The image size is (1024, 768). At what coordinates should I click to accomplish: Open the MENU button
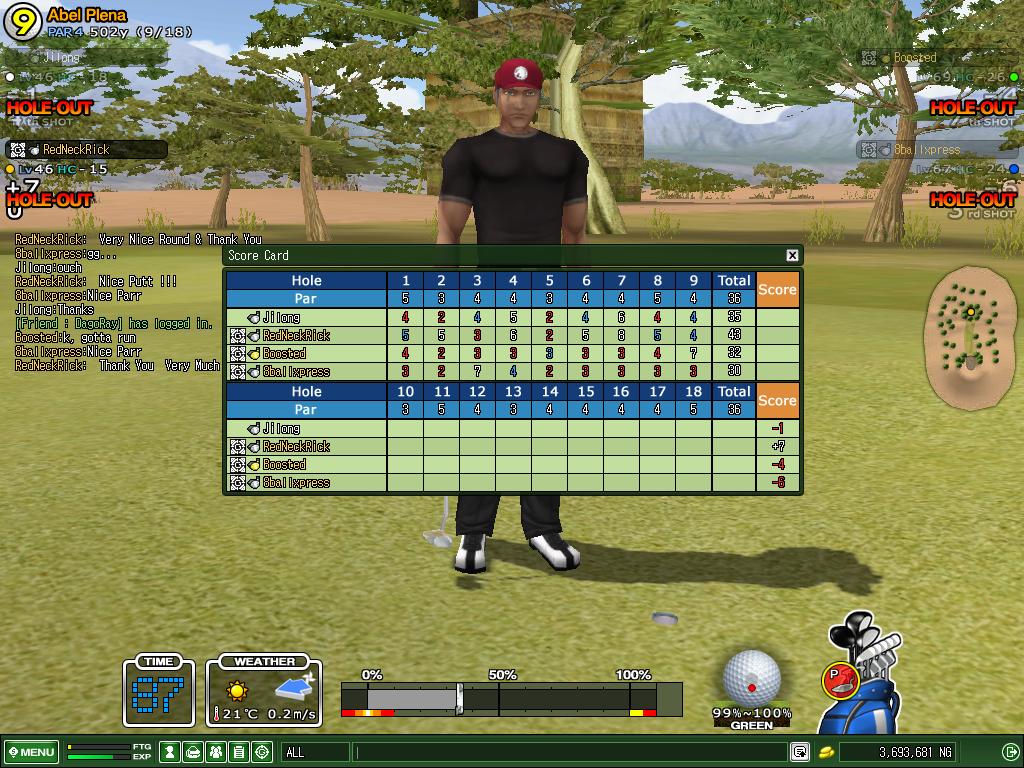click(31, 752)
